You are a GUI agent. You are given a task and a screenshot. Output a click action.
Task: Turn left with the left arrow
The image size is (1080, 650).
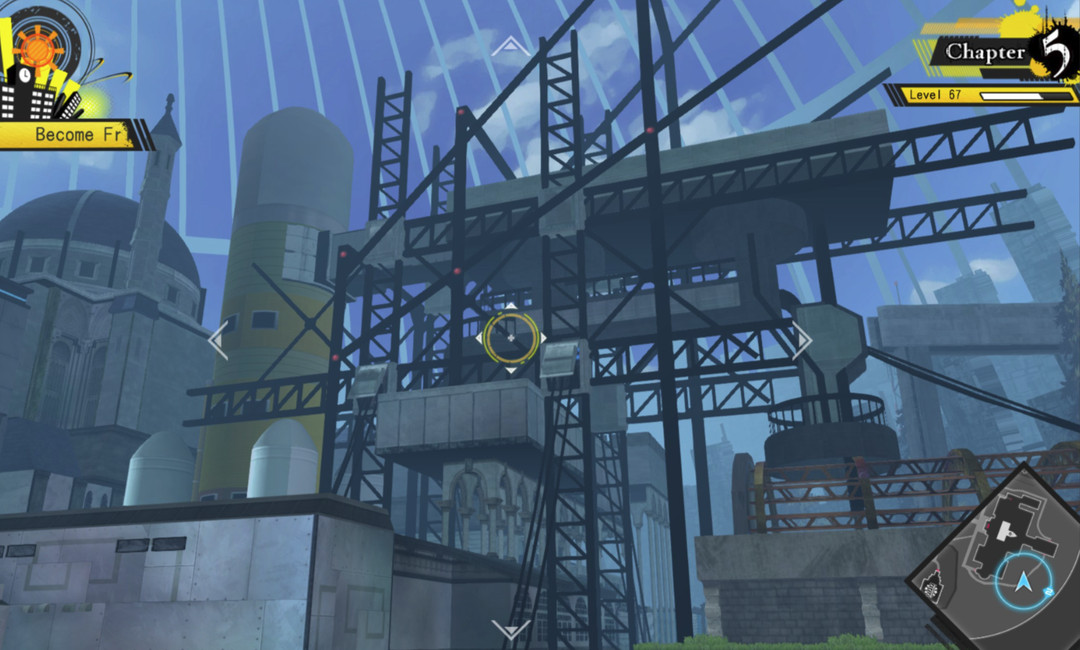point(218,340)
